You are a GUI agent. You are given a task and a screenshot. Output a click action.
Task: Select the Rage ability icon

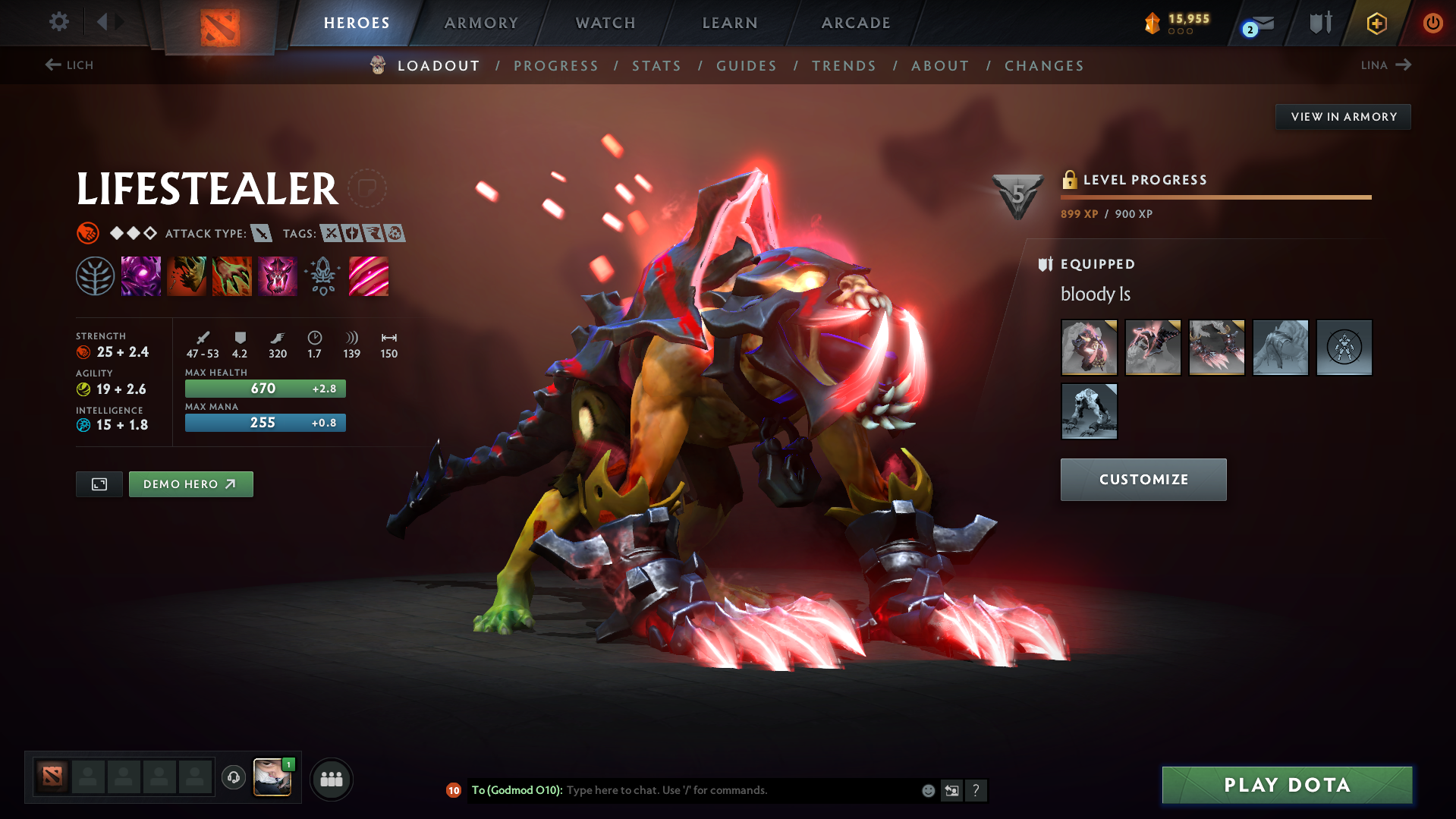coord(141,276)
